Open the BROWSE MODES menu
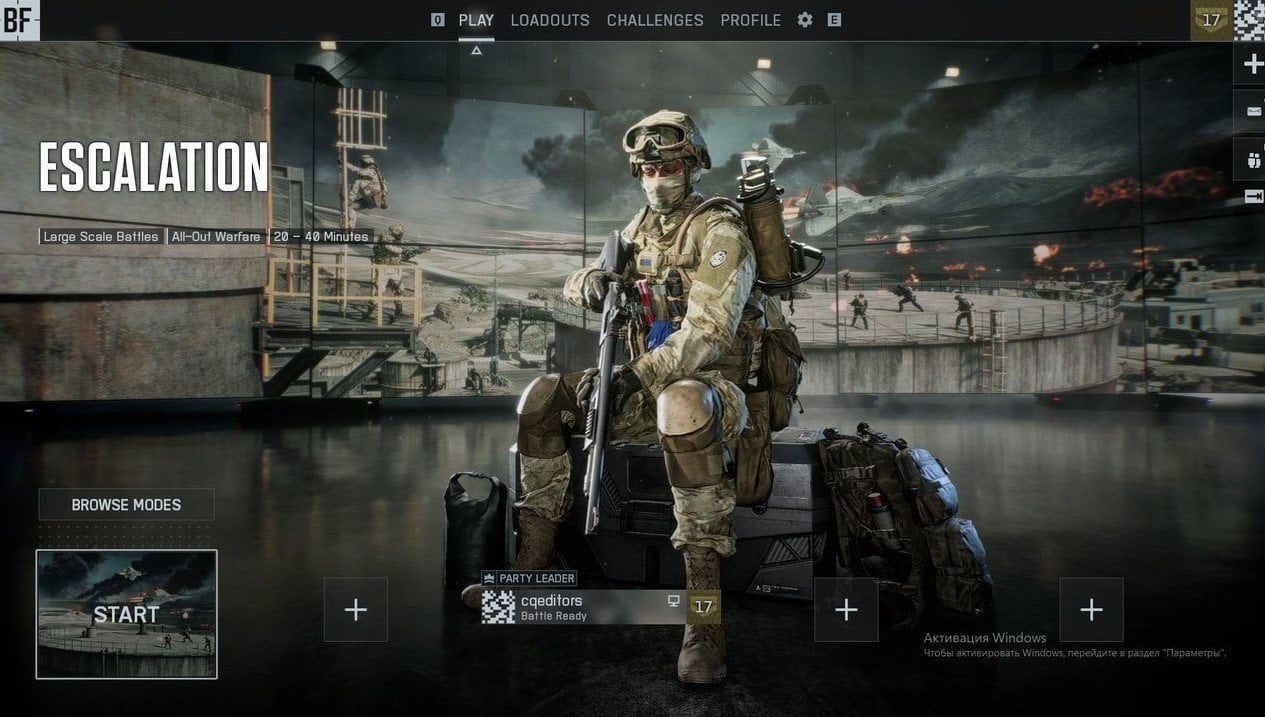This screenshot has width=1265, height=717. [x=126, y=505]
